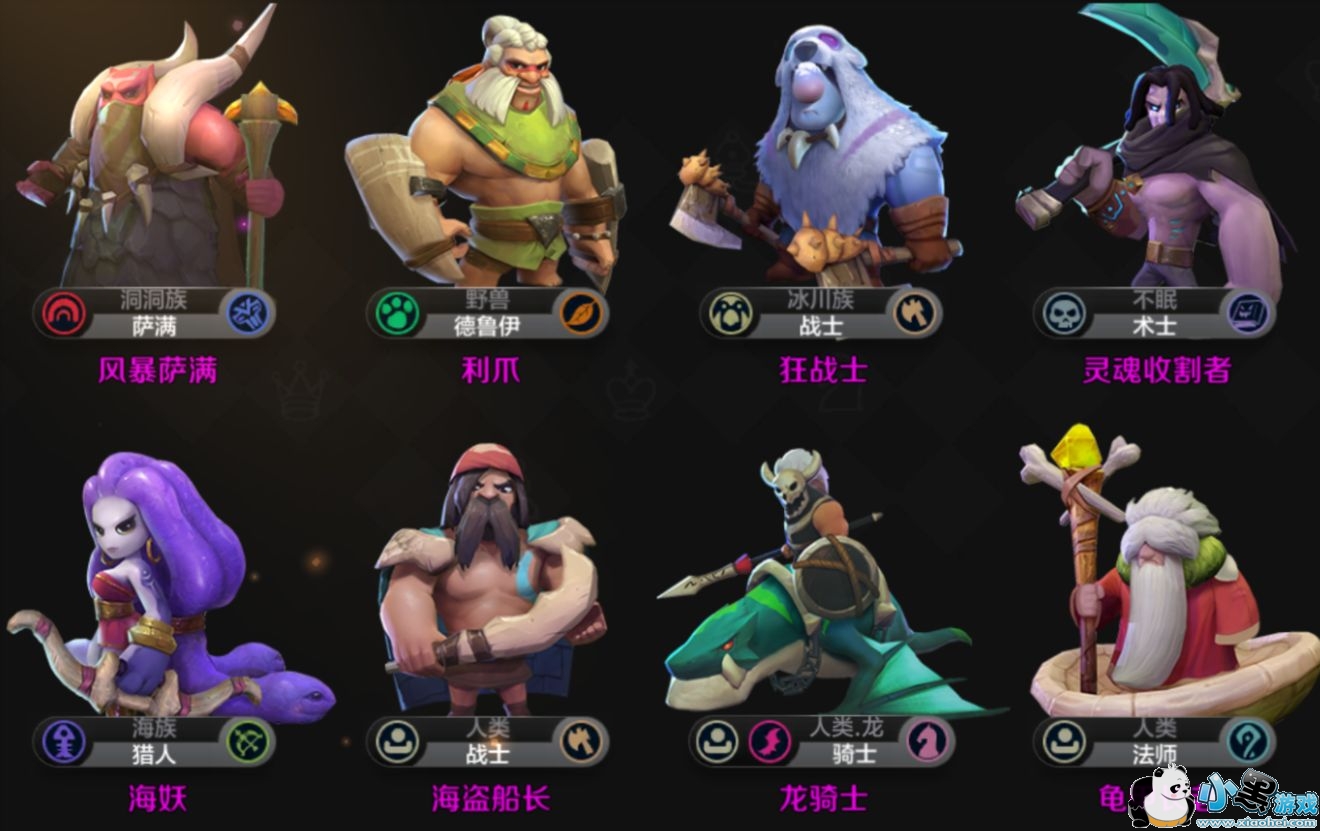The image size is (1320, 831).
Task: Click the orange leaf 德鲁伊 class icon
Action: click(579, 313)
